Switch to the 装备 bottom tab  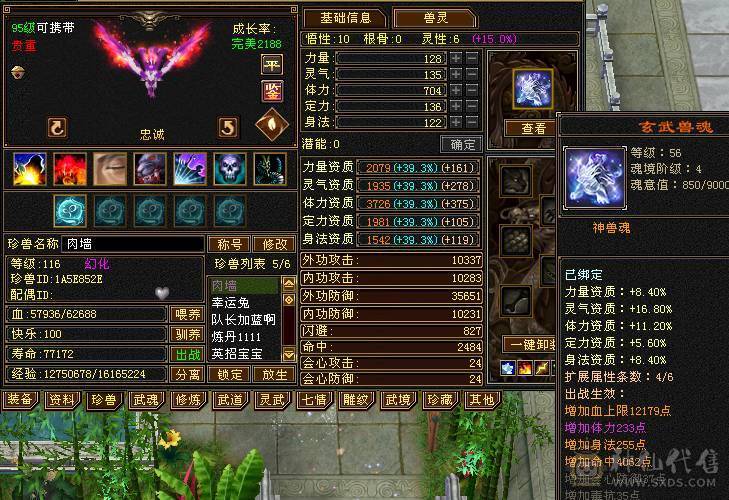tap(19, 399)
